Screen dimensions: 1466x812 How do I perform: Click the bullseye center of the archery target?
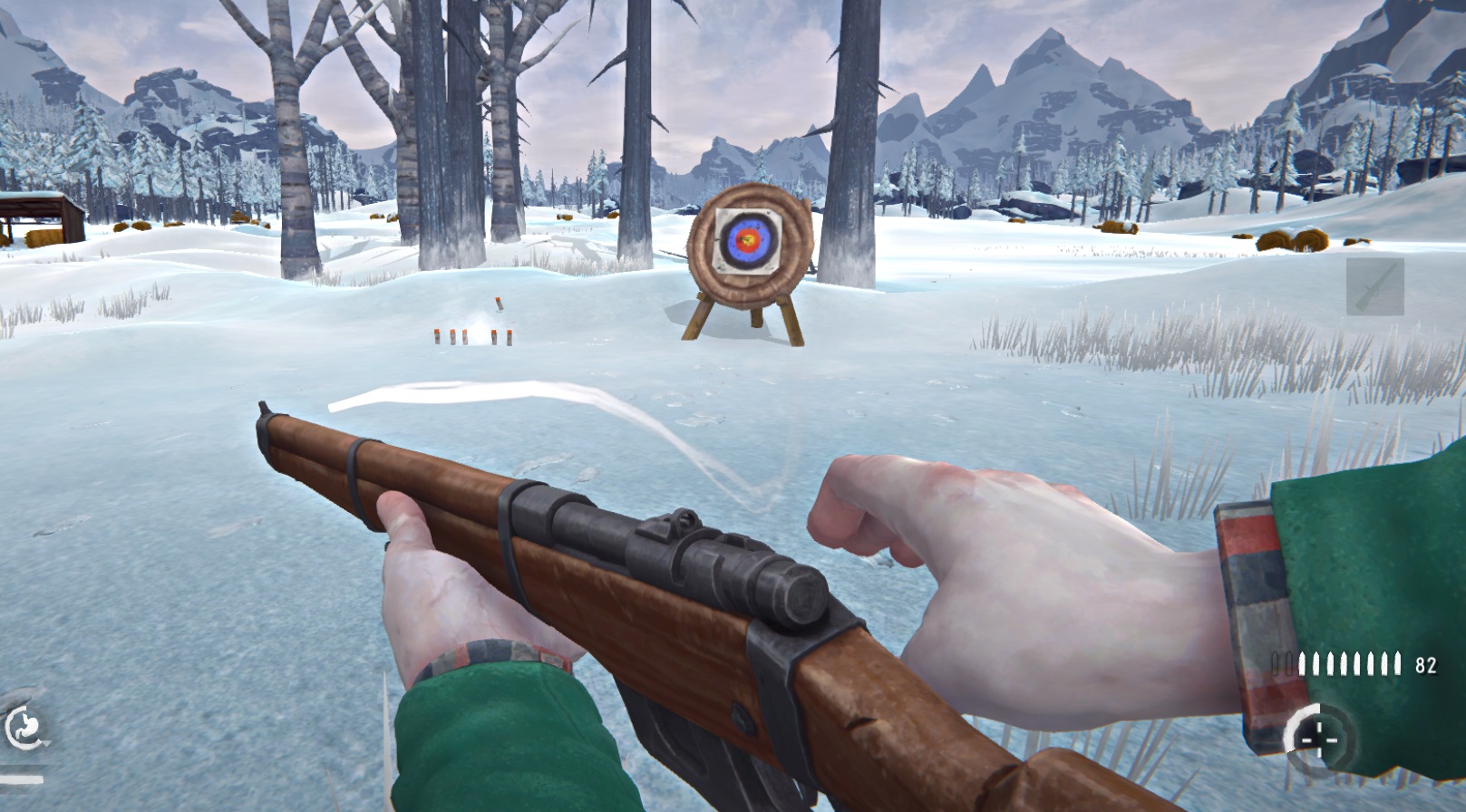[x=749, y=240]
